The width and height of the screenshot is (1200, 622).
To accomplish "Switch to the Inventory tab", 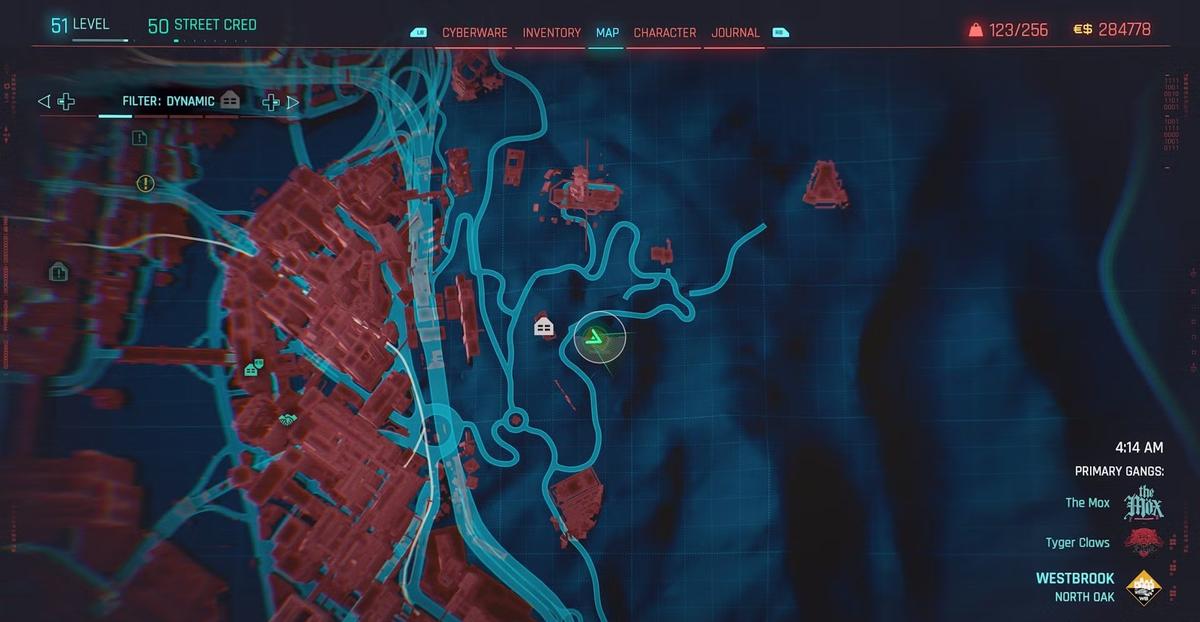I will [551, 33].
